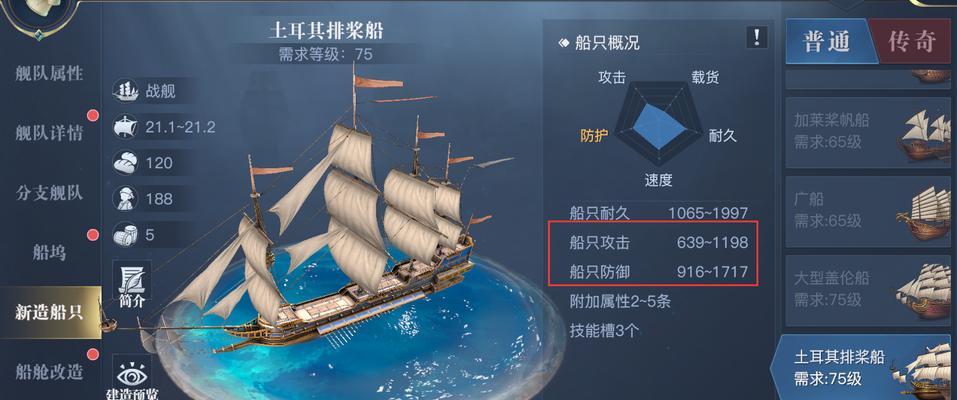957x400 pixels.
Task: Click the exclamation info button
Action: [x=758, y=38]
